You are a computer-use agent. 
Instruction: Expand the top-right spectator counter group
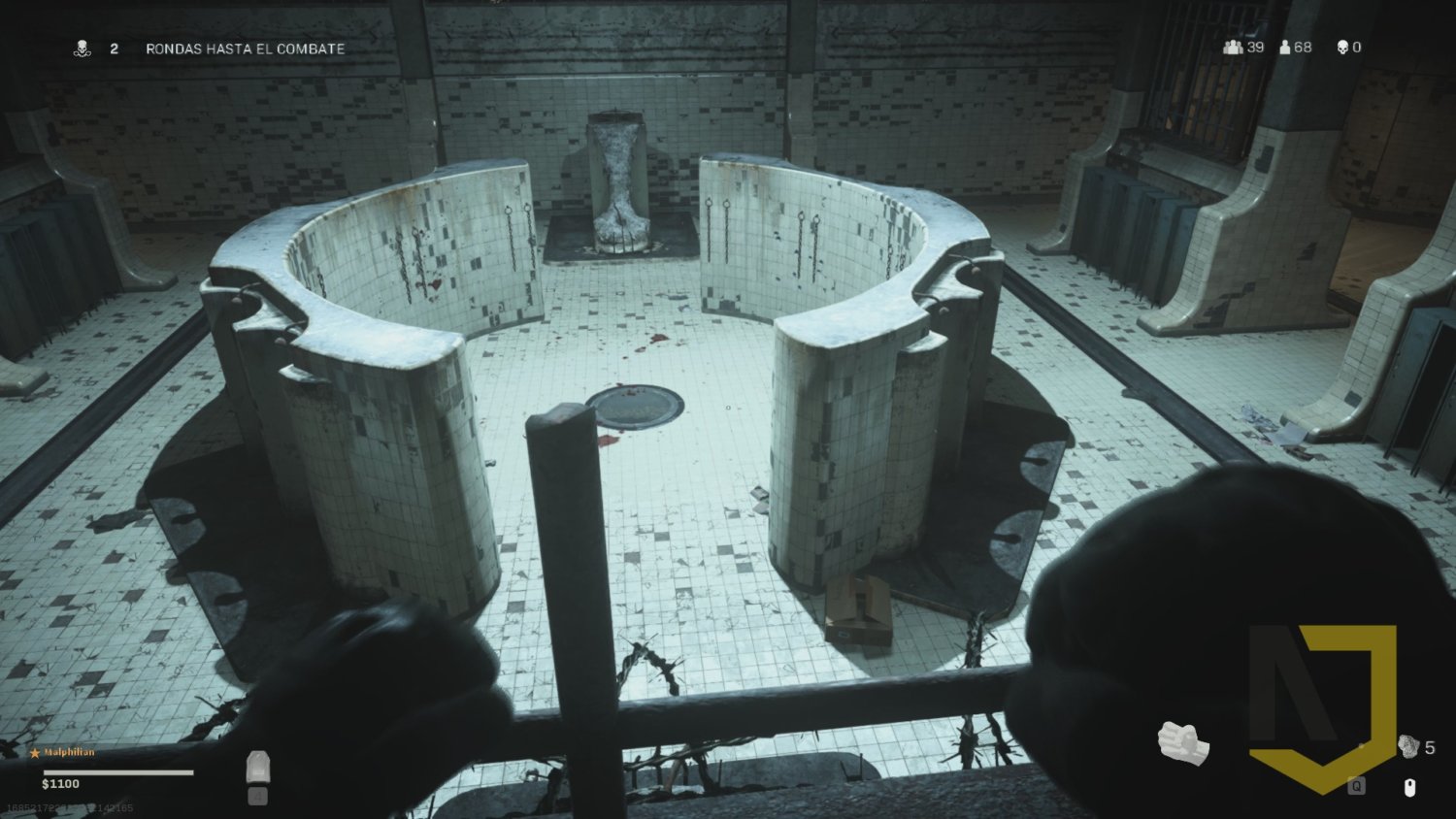[1286, 46]
